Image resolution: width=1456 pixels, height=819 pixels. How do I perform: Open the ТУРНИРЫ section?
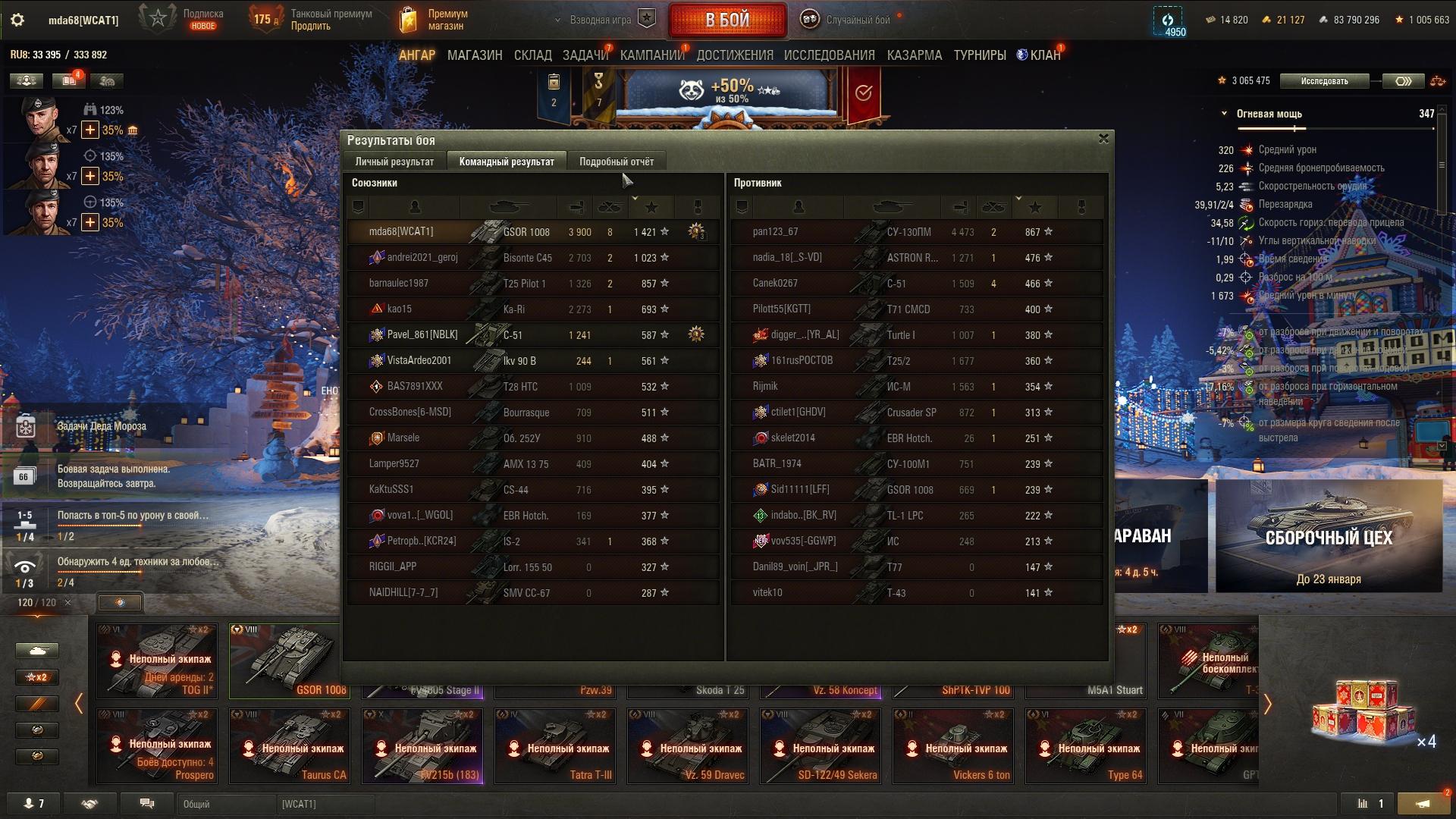coord(979,55)
